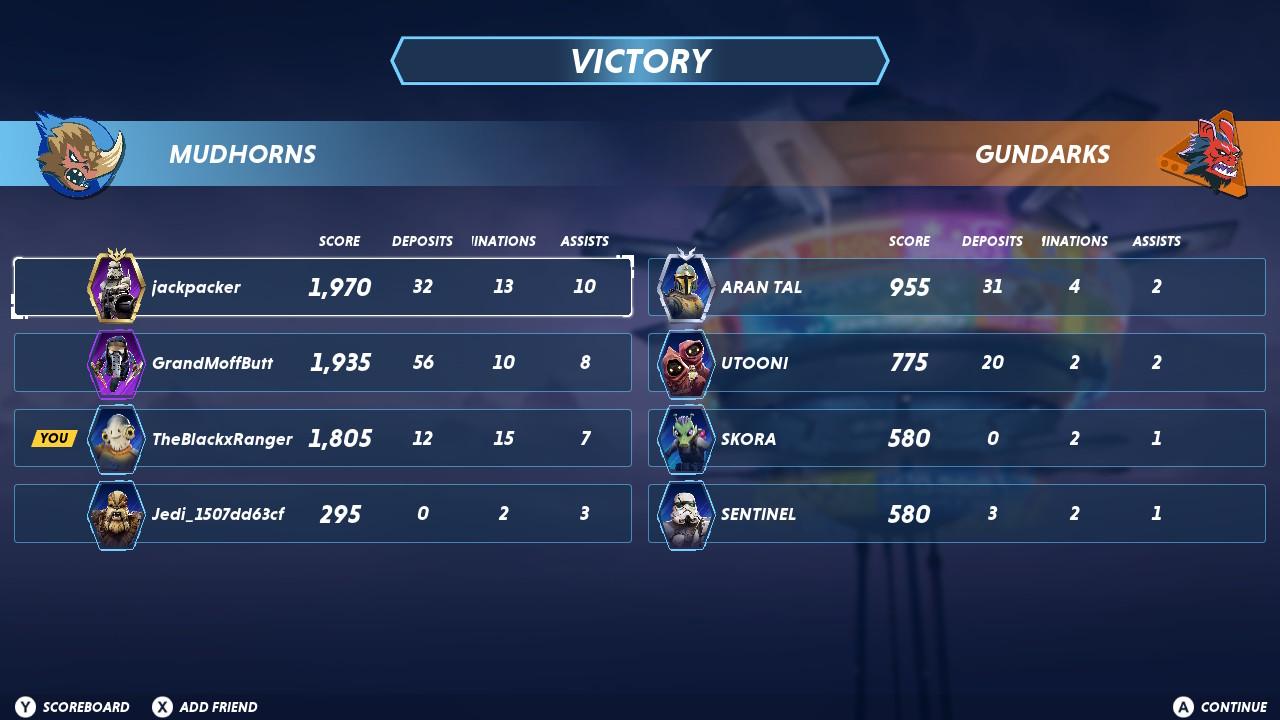Select jackpacker's character portrait
1280x720 pixels.
coord(115,287)
